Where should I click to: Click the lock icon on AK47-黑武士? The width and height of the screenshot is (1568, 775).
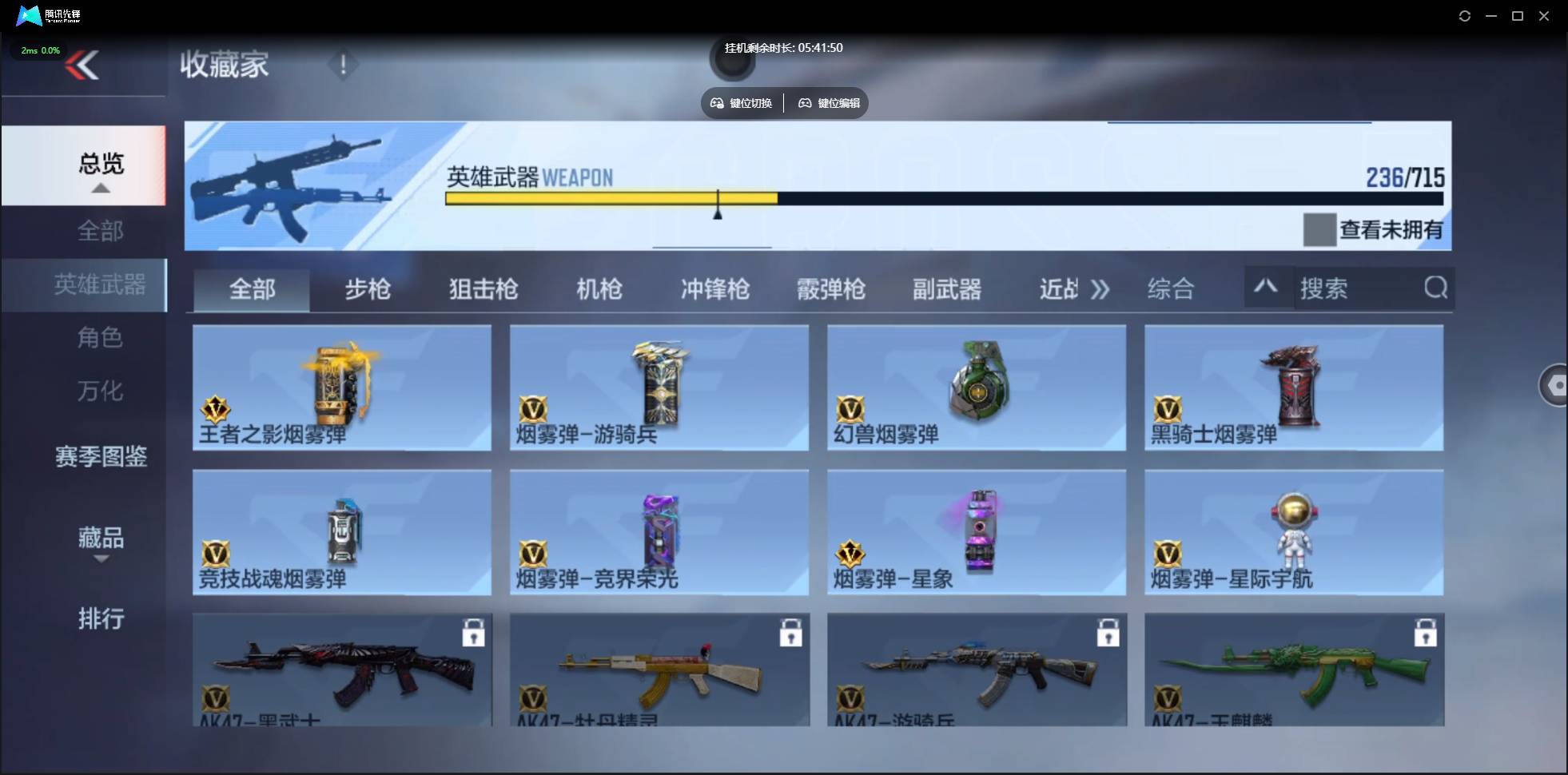tap(475, 631)
